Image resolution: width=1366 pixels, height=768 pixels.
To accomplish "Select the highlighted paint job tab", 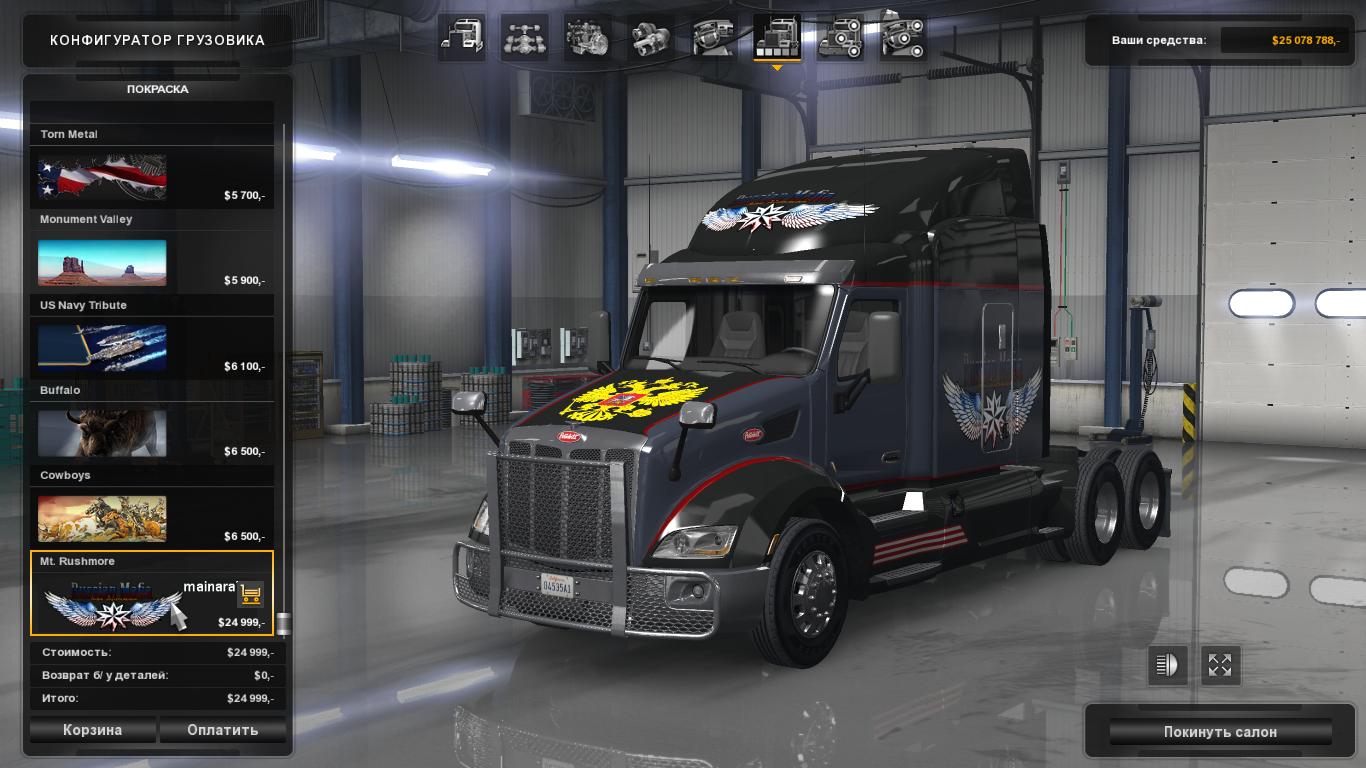I will coord(777,38).
